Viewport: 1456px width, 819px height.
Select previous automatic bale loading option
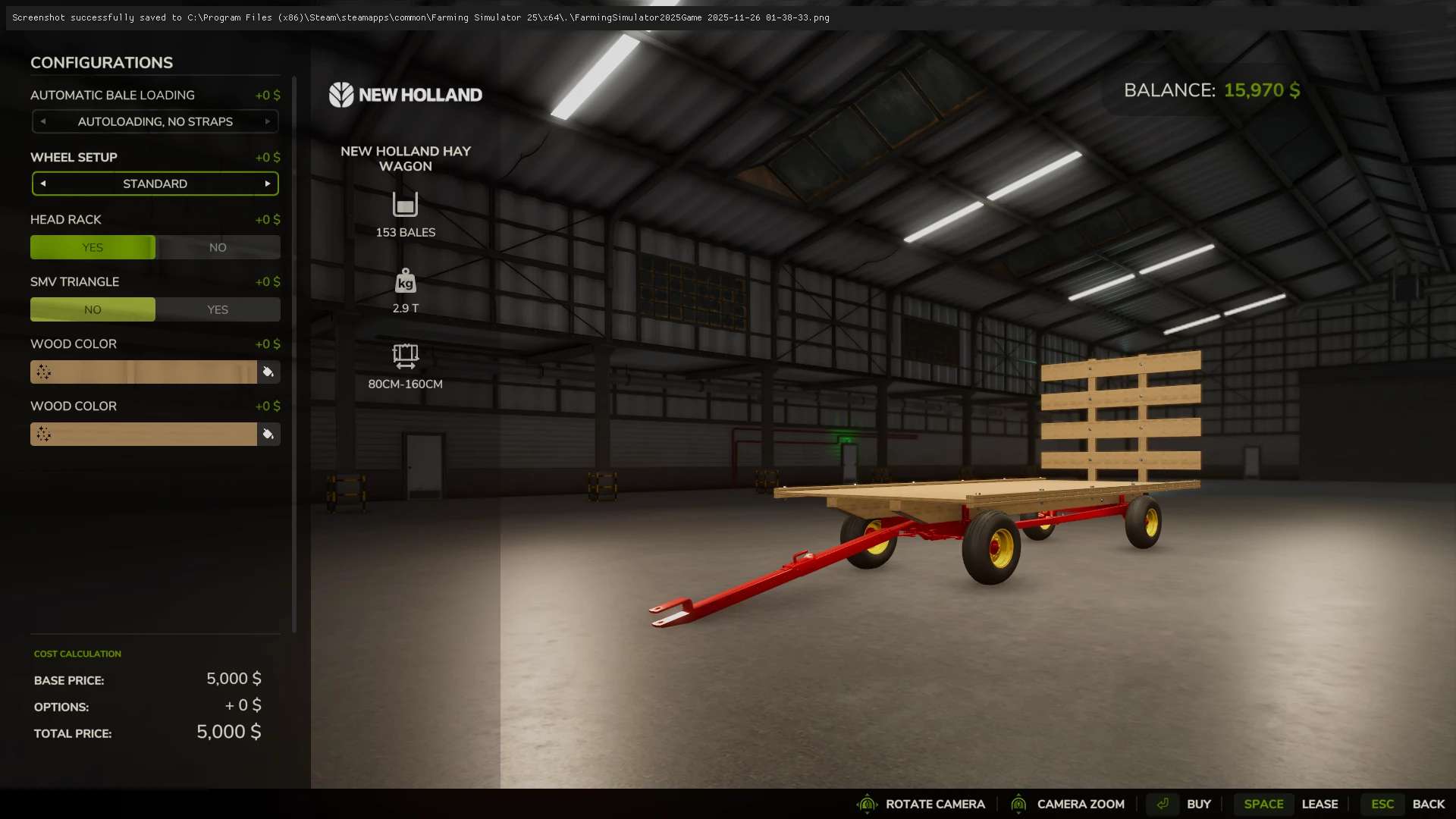pos(43,121)
